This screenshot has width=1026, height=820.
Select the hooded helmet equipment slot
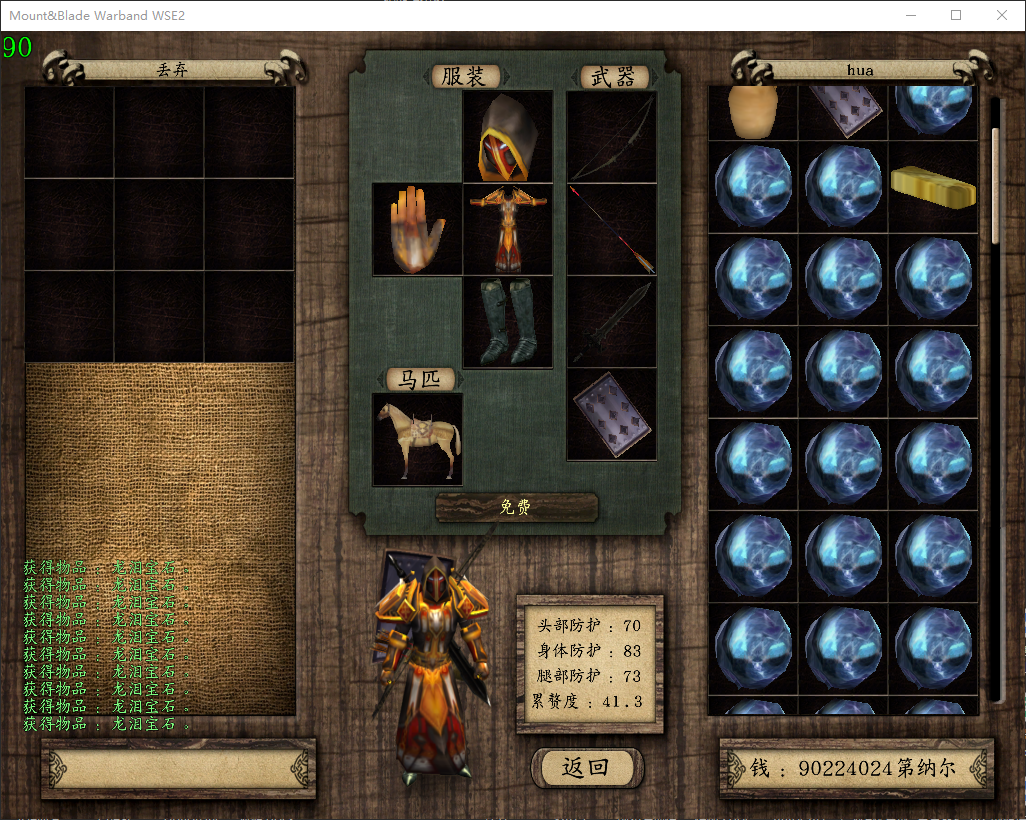pos(508,137)
